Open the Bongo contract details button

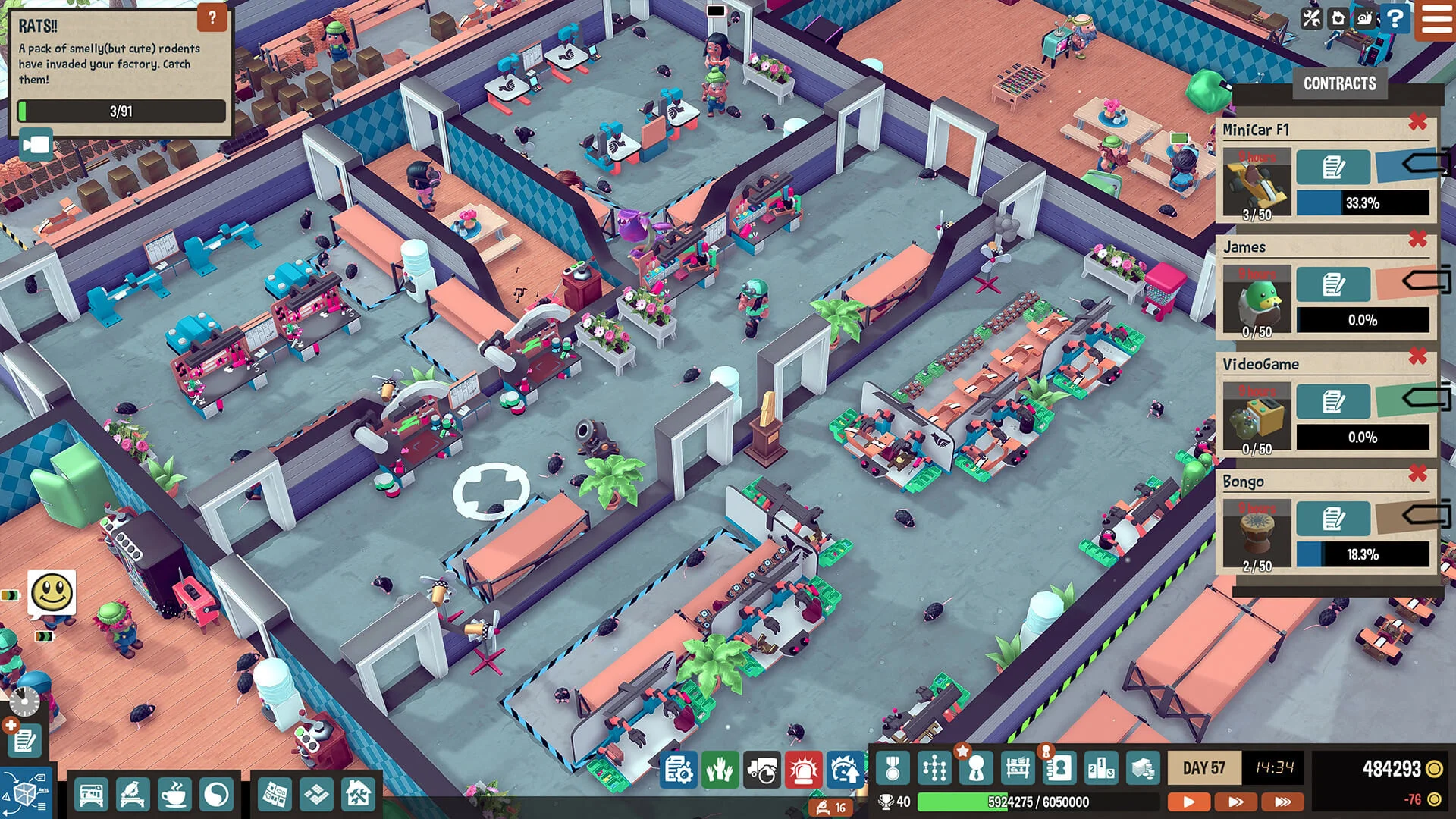click(x=1333, y=516)
